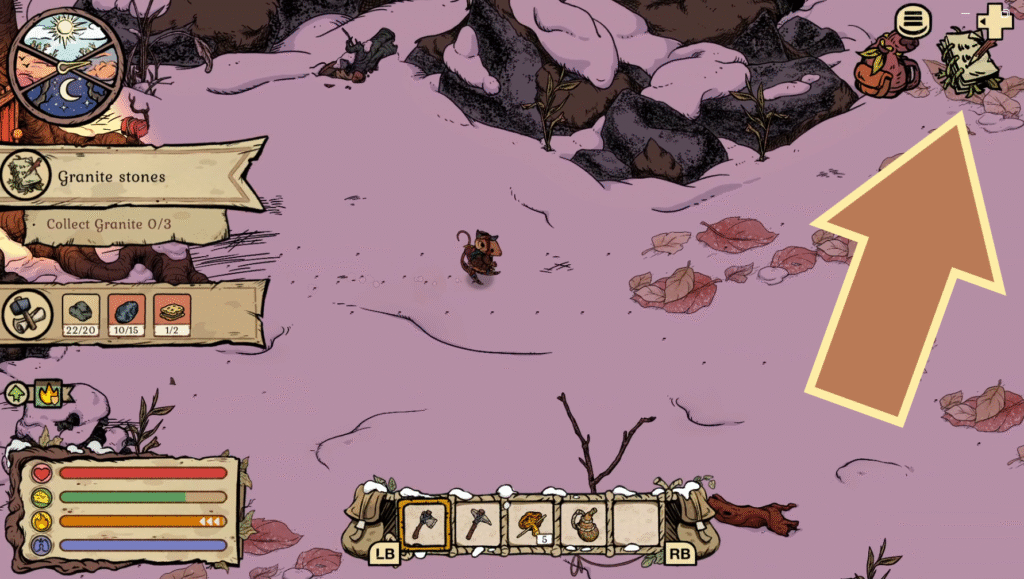This screenshot has height=579, width=1024.
Task: Select the axe hotbar slot
Action: (422, 522)
